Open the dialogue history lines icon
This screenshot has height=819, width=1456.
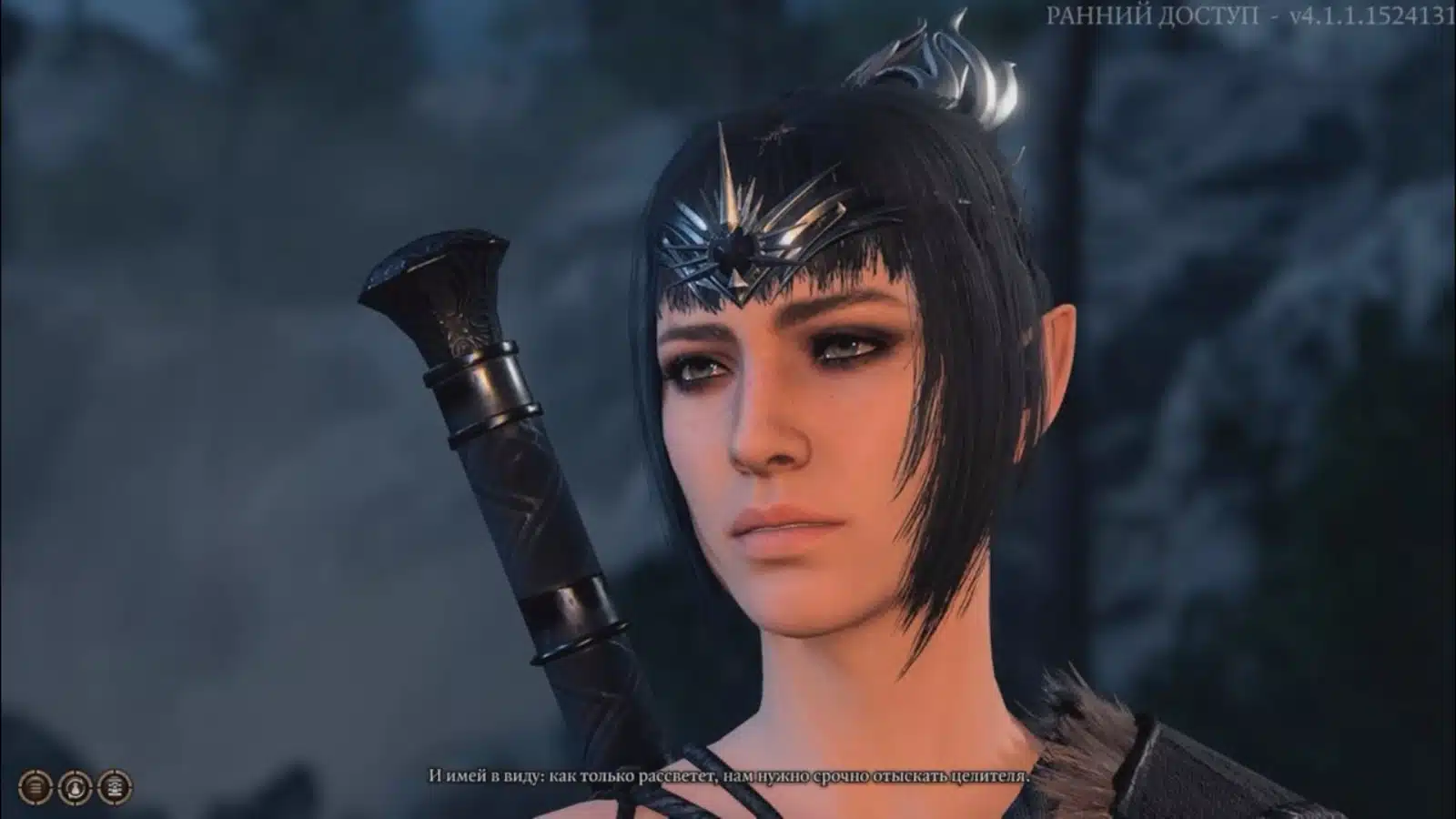pos(35,786)
